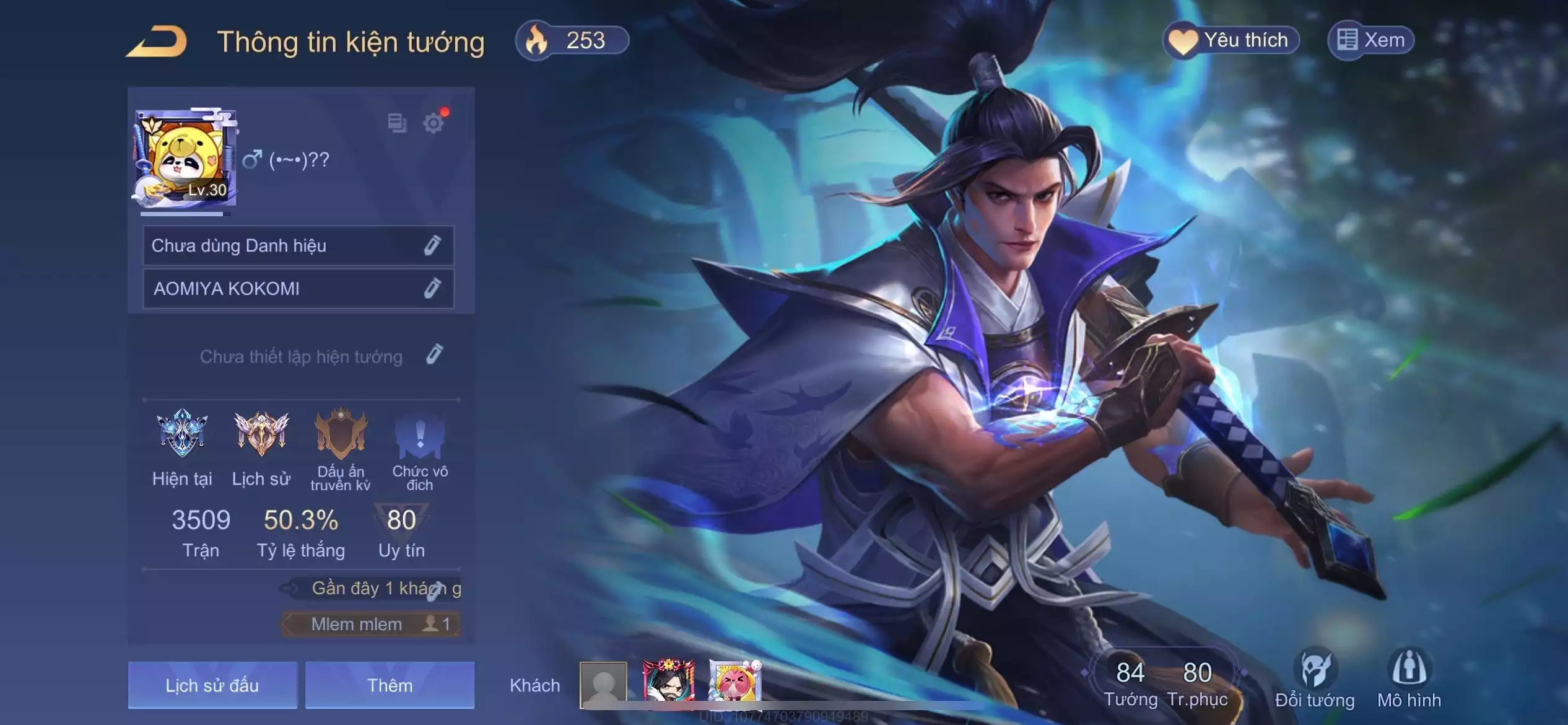Set up Chưa thiết lập hiện tướng
The image size is (1568, 725).
click(x=434, y=355)
